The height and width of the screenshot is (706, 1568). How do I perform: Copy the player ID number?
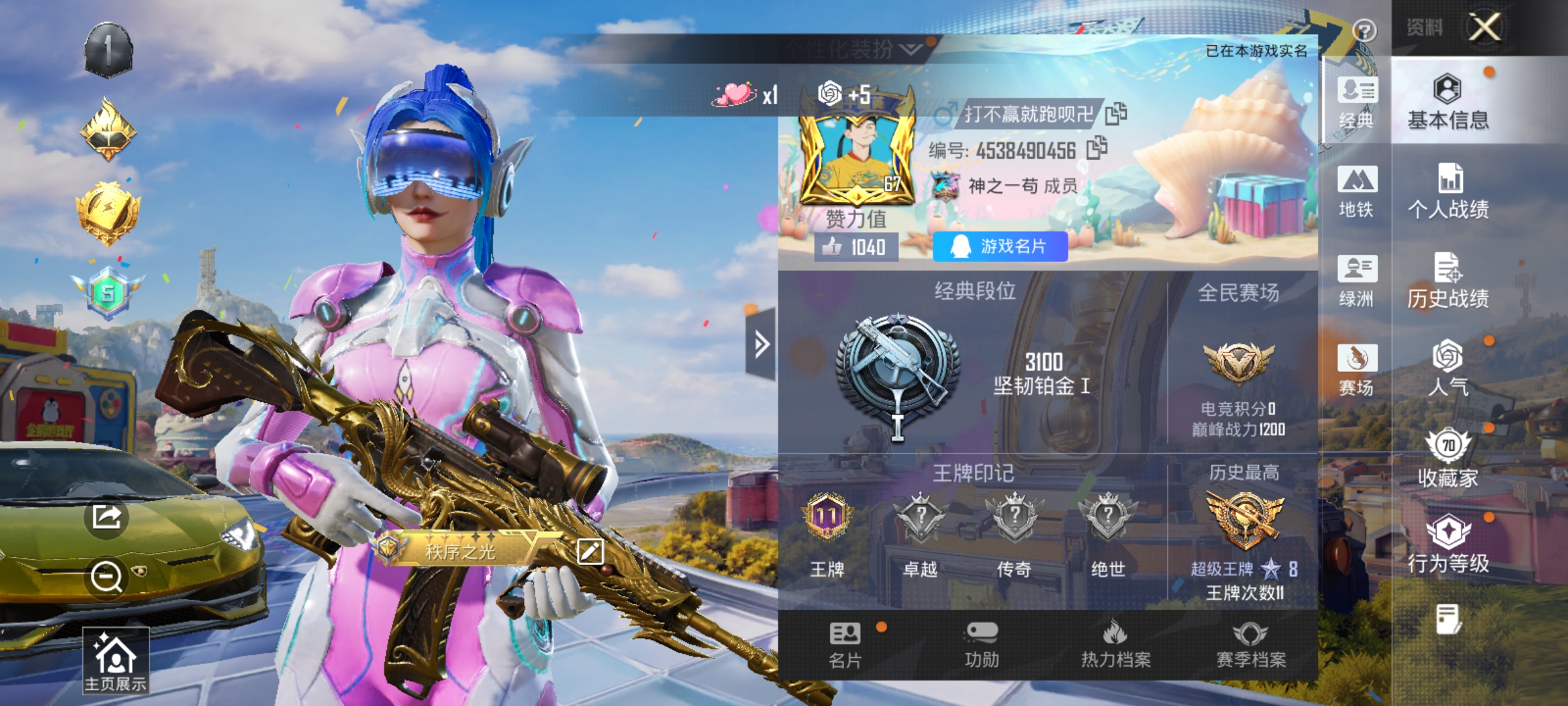tap(1097, 148)
